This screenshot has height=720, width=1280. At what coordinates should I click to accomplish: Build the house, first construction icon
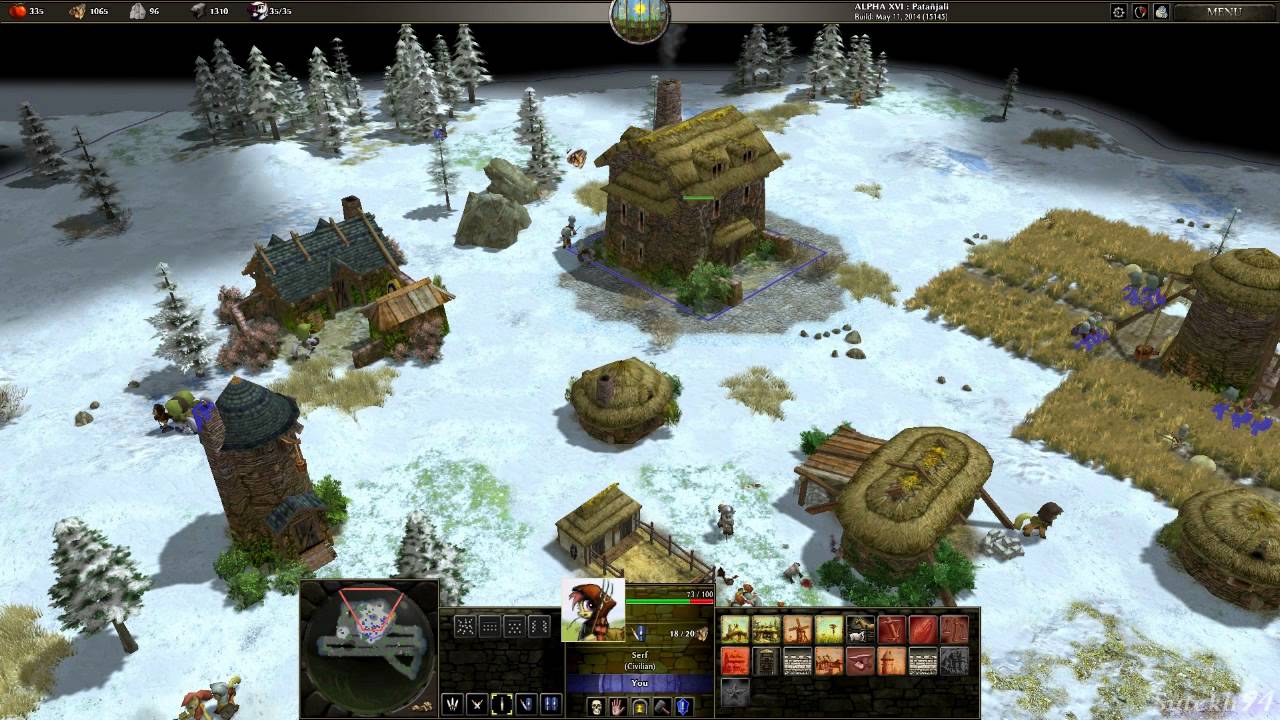tap(735, 630)
